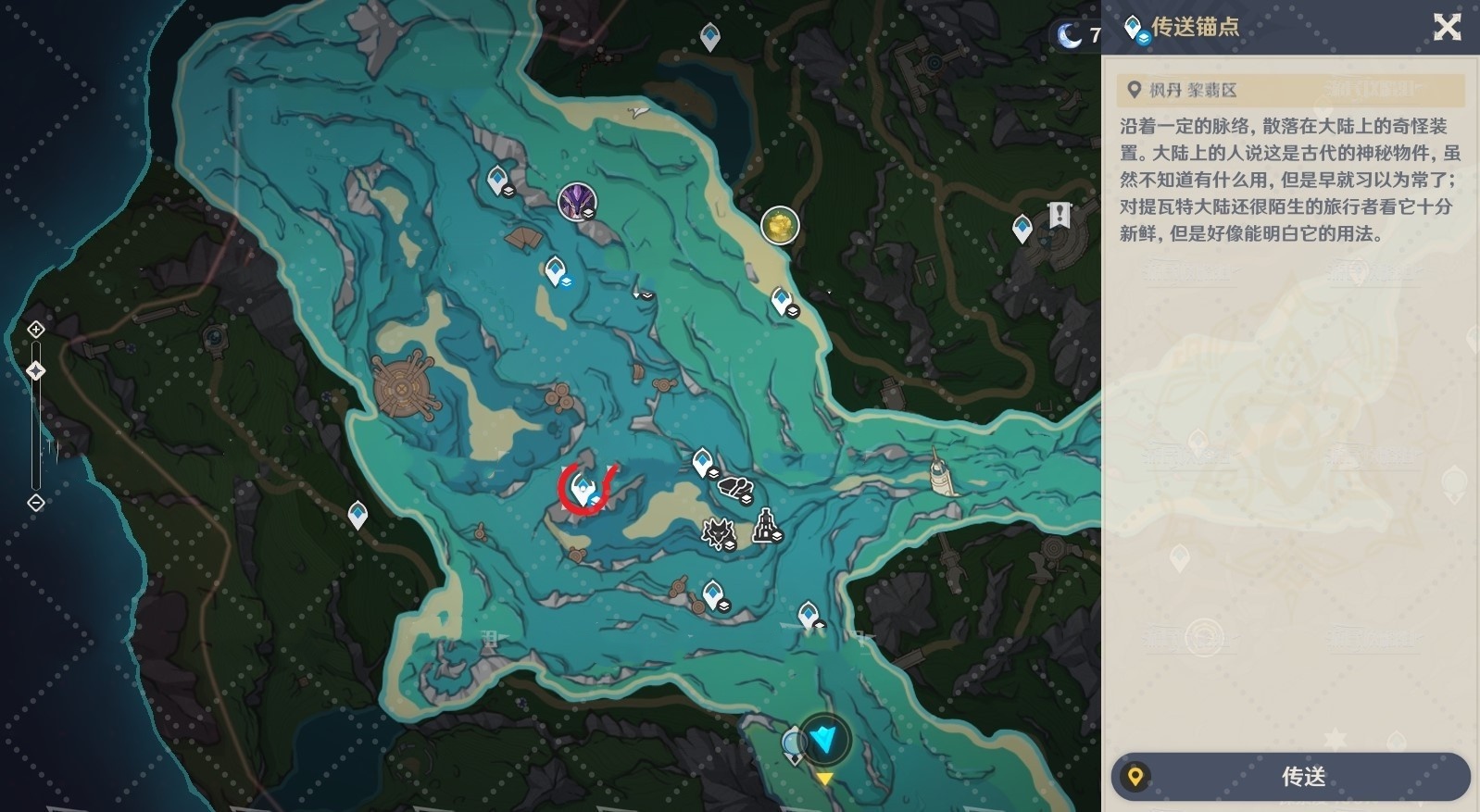Screen dimensions: 1480x812
Task: Zoom out with the map minus button
Action: (x=35, y=503)
